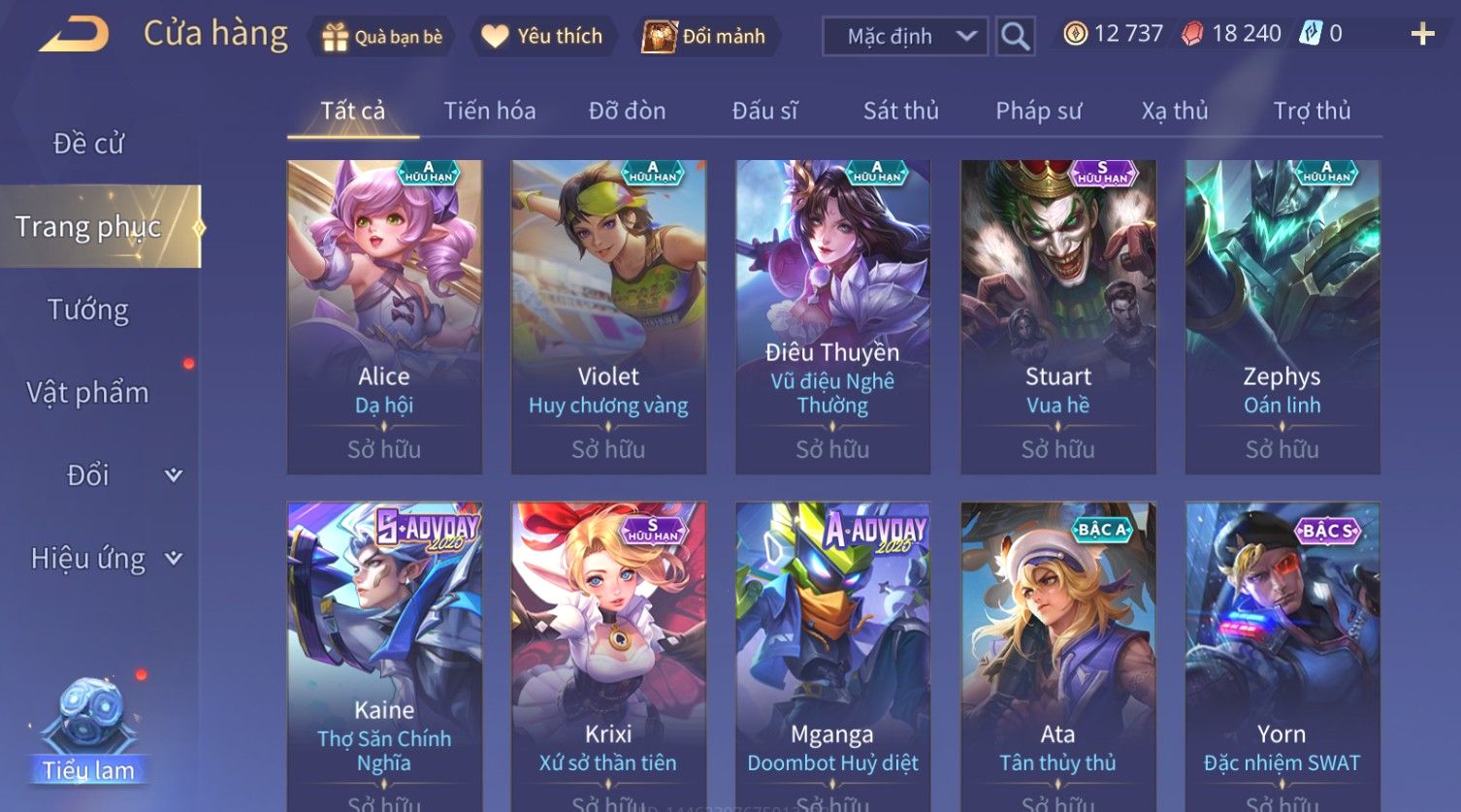Switch to the Tiến hóa tab
The height and width of the screenshot is (812, 1461).
tap(489, 112)
